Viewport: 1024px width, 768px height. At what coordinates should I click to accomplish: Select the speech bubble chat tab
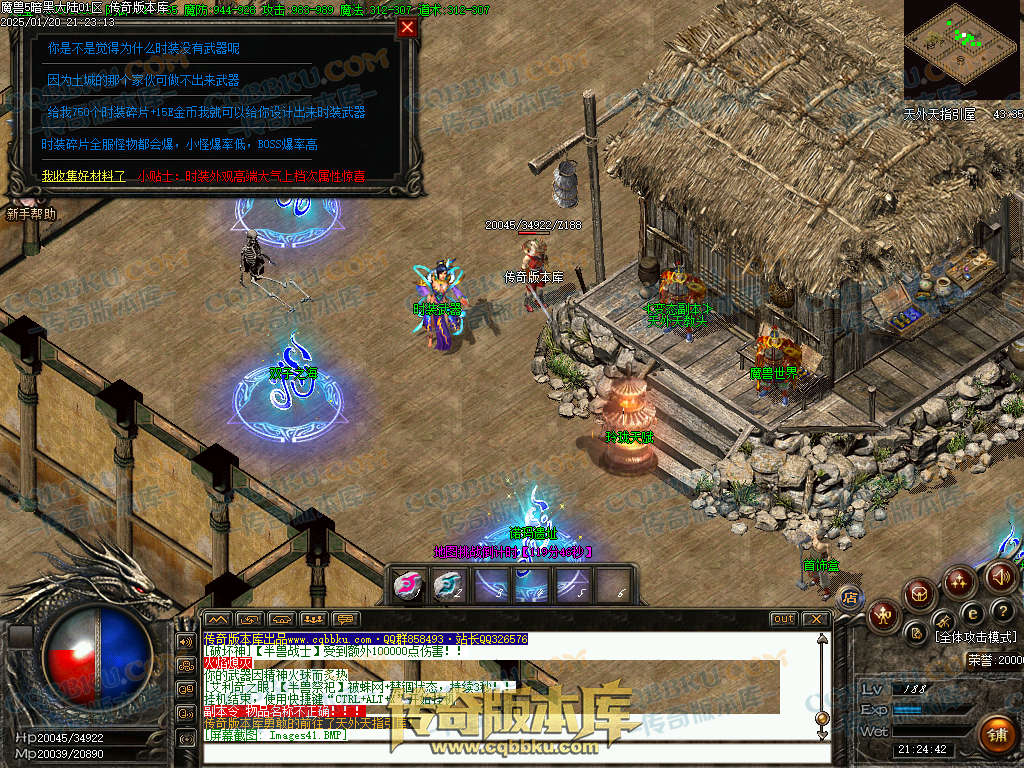pos(345,619)
